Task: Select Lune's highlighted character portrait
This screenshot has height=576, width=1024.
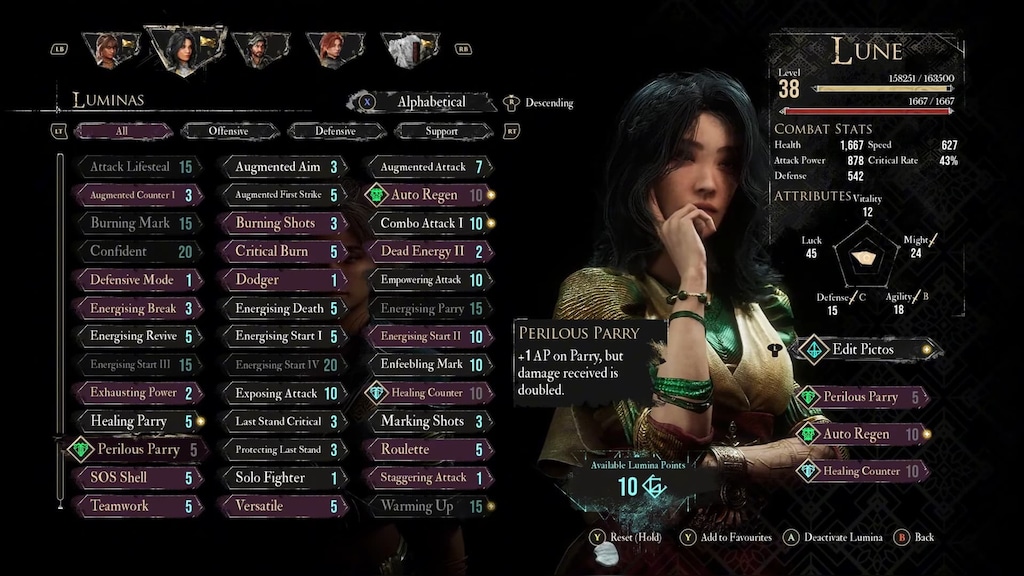Action: 180,48
